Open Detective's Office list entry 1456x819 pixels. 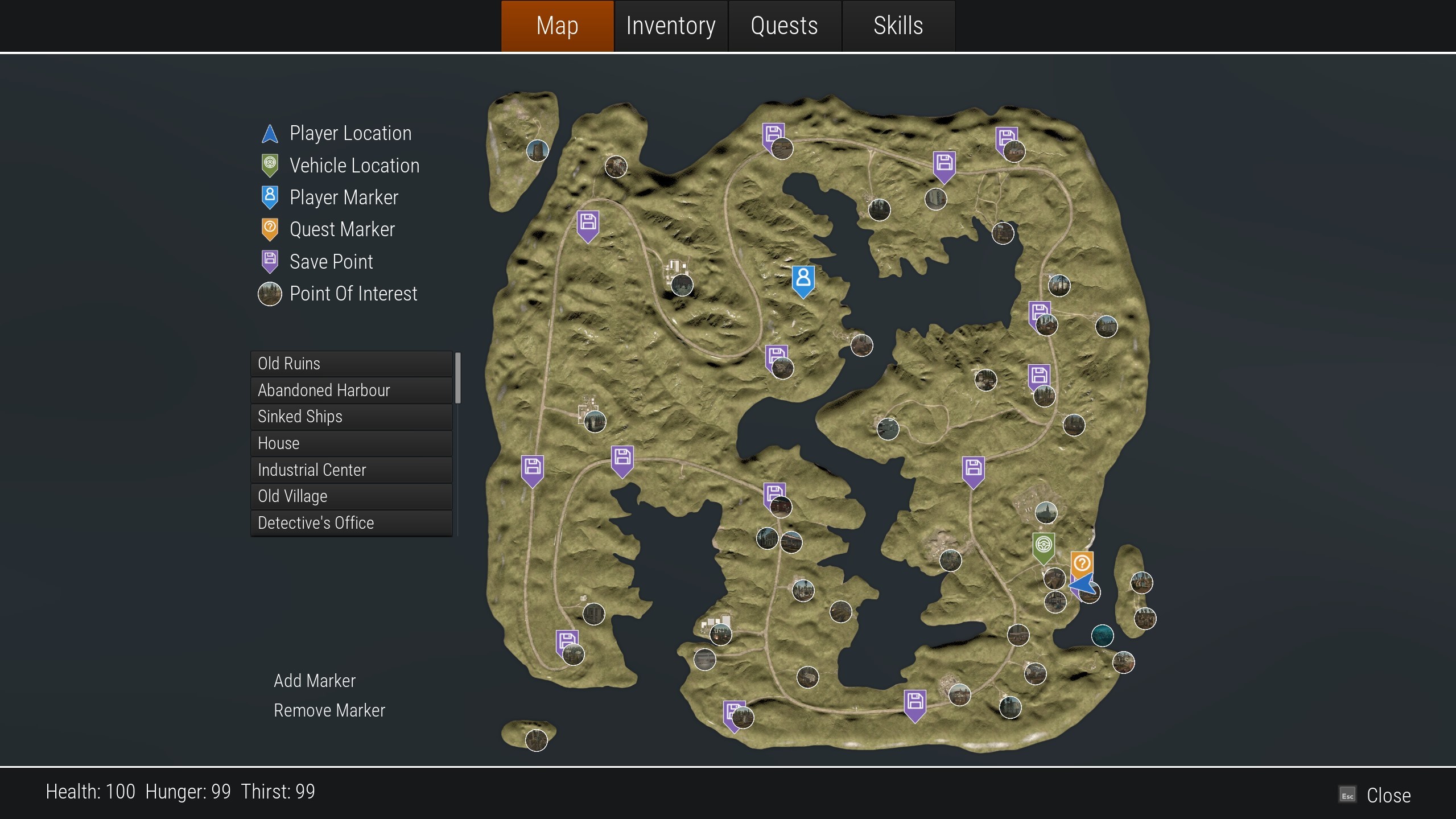351,523
